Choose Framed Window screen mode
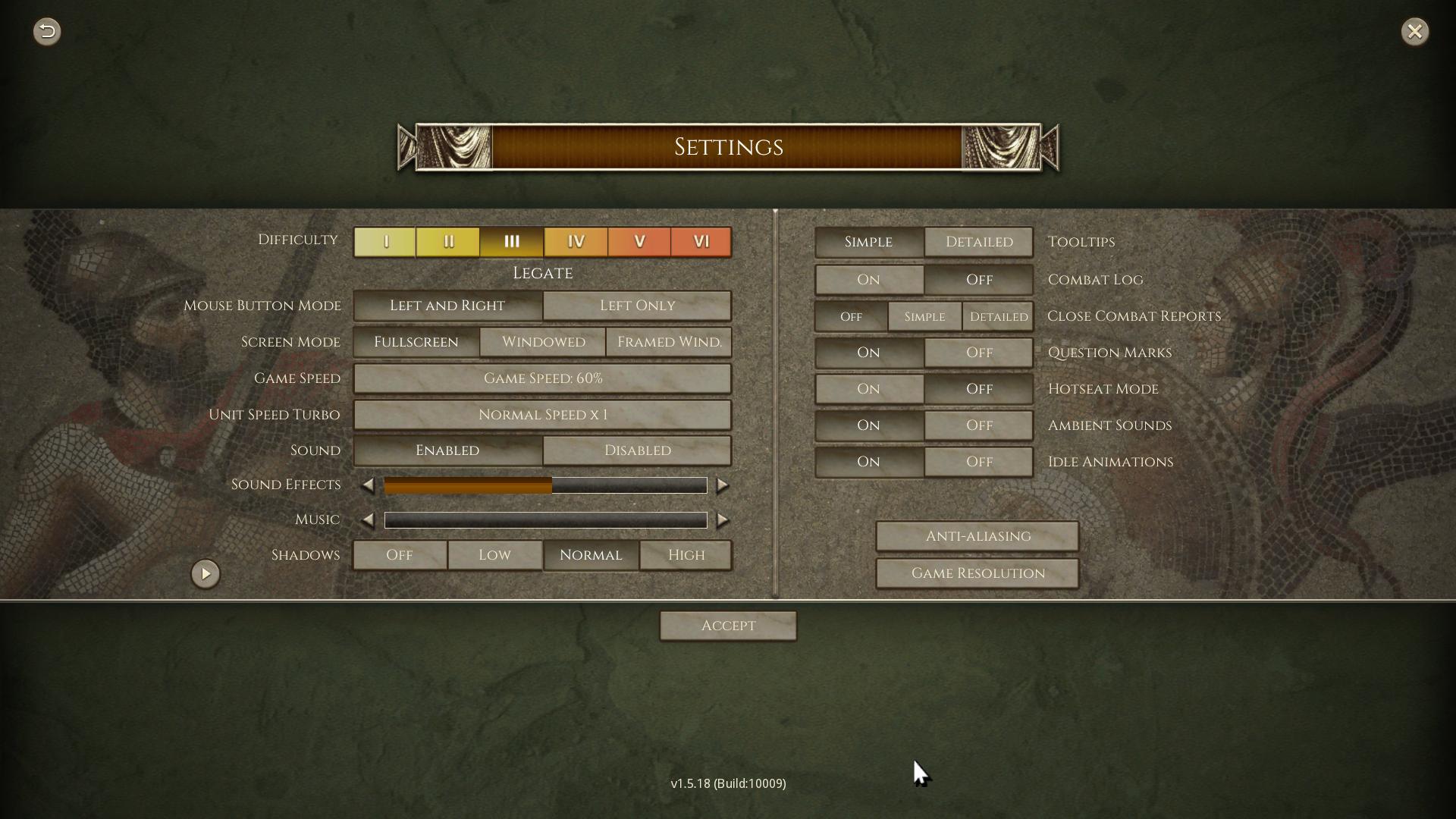Screen dimensions: 1456x819 coord(669,342)
